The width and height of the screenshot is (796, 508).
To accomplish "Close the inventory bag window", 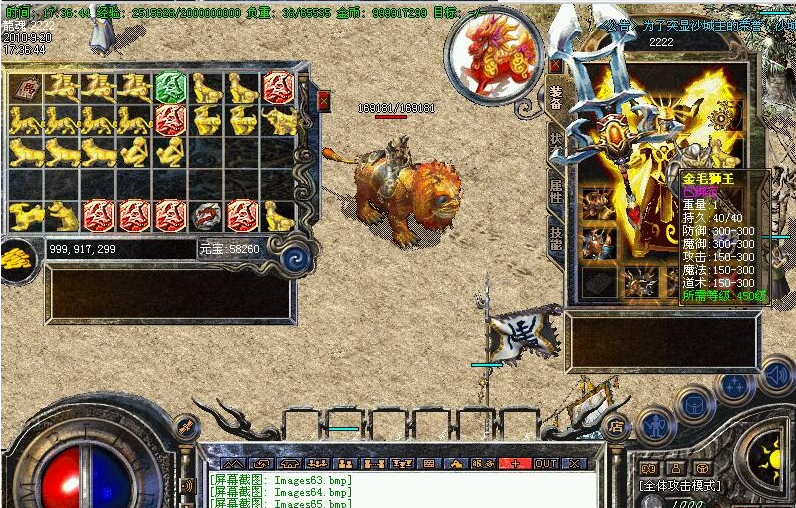I will [x=323, y=100].
